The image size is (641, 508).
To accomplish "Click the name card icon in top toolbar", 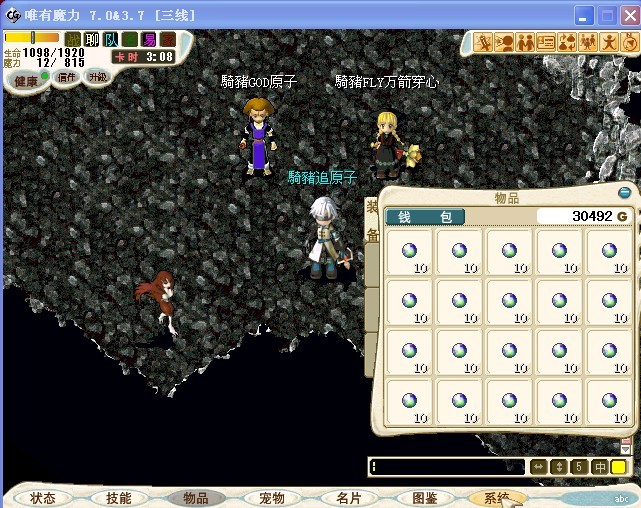I will point(546,42).
